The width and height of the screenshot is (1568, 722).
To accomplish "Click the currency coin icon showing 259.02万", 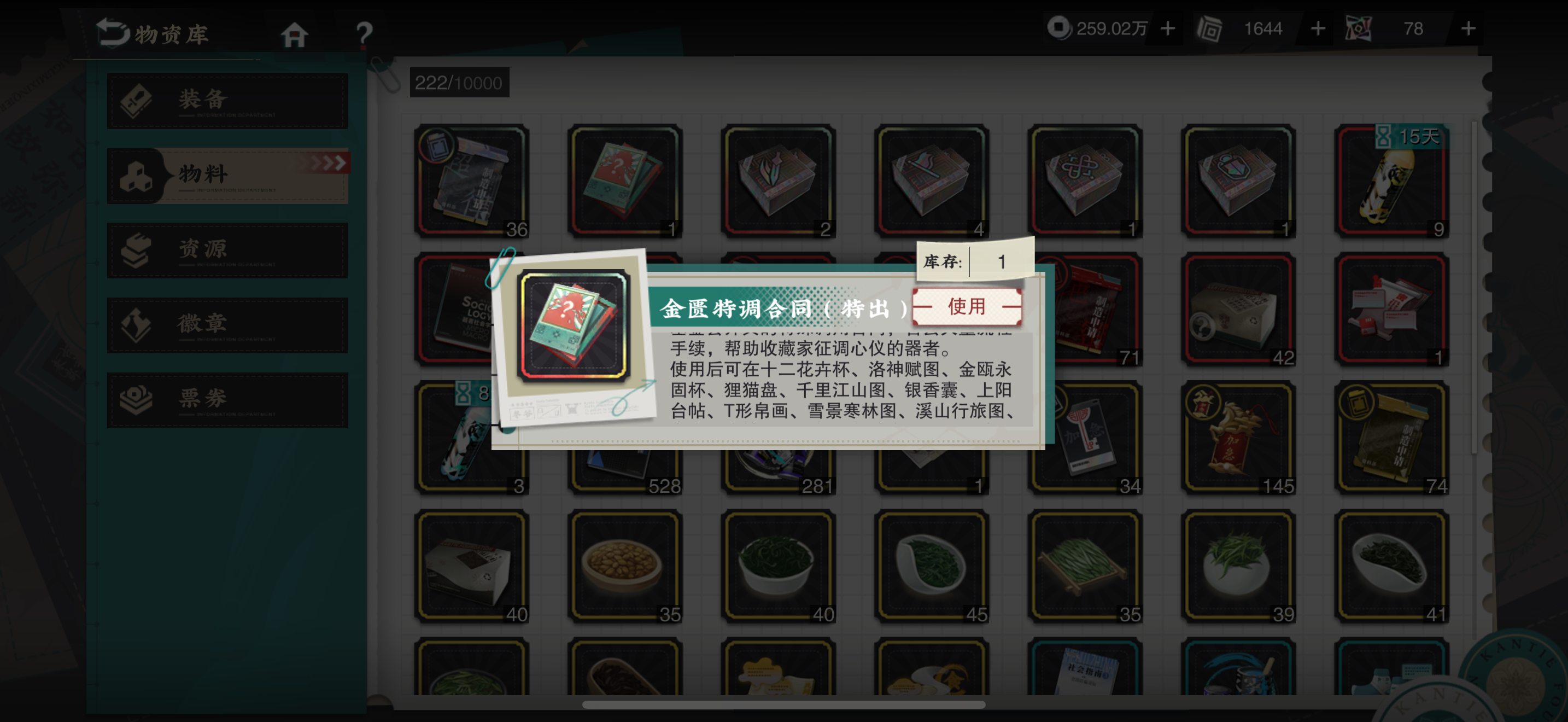I will tap(1058, 27).
